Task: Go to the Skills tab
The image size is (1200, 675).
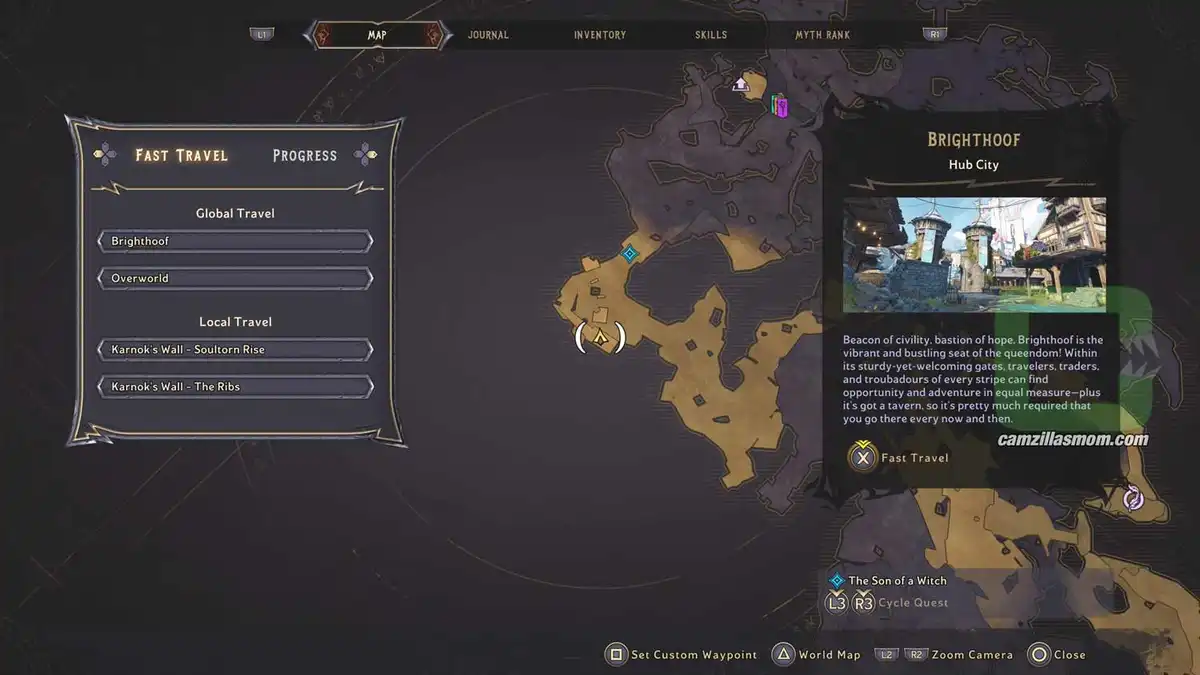Action: (711, 35)
